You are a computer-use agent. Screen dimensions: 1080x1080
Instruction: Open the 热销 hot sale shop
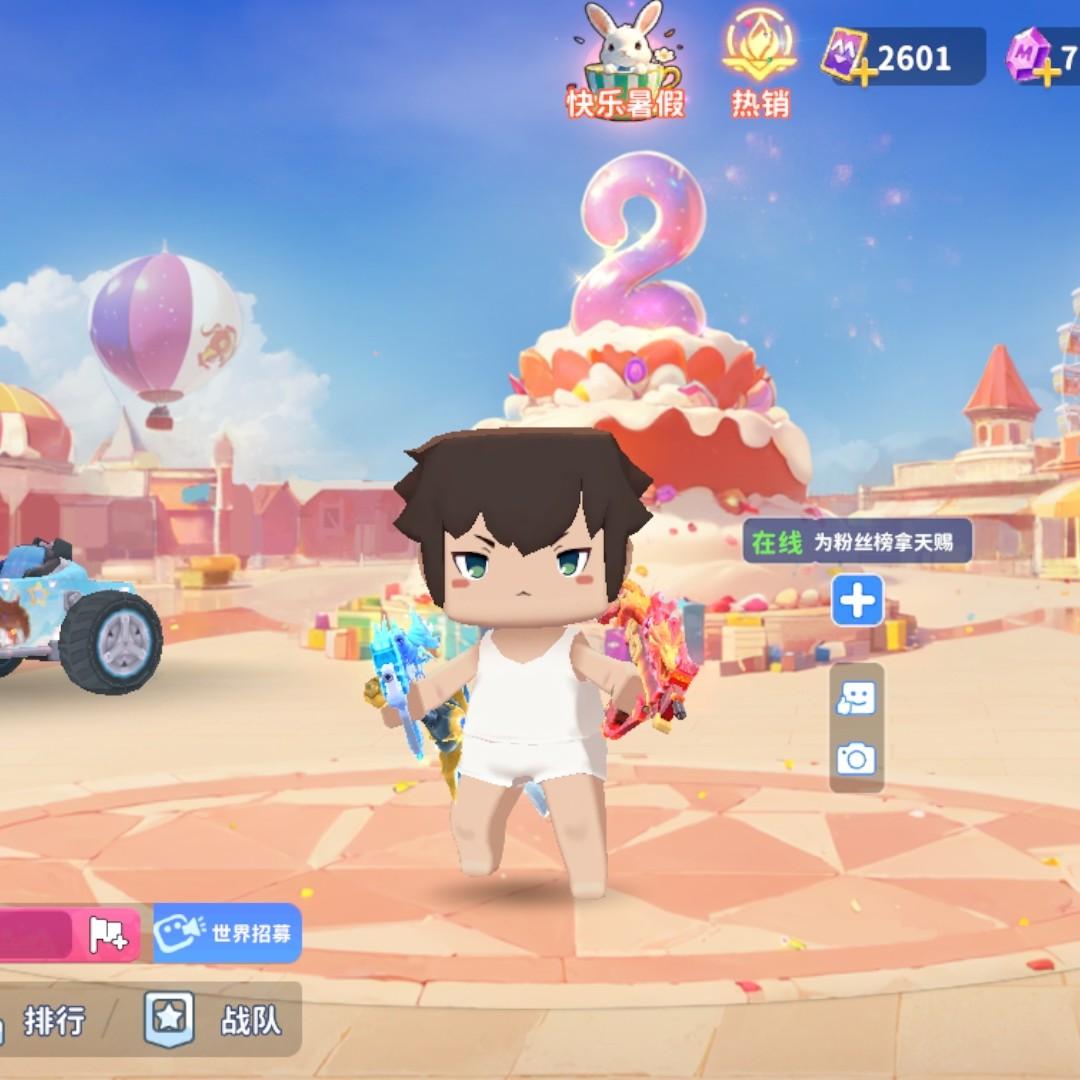coord(760,62)
